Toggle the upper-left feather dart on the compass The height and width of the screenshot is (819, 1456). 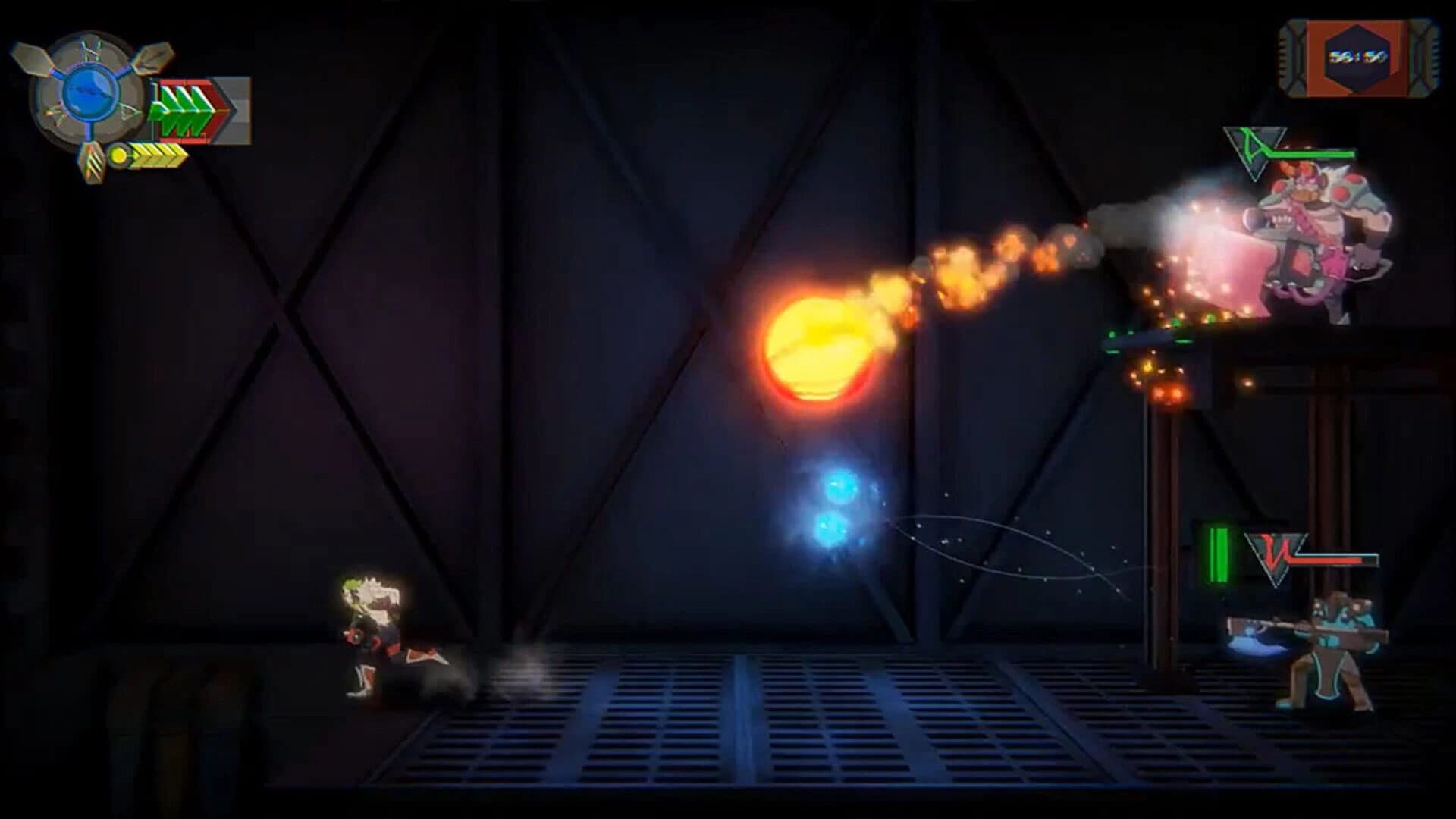32,58
